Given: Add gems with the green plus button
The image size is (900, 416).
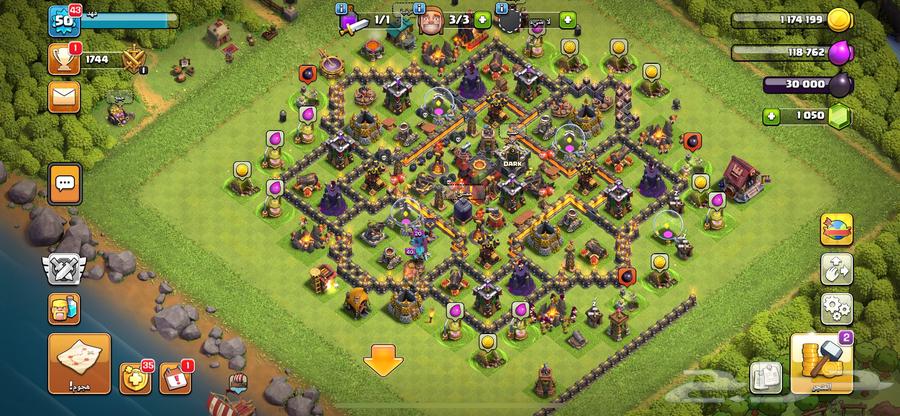Looking at the screenshot, I should pos(772,116).
